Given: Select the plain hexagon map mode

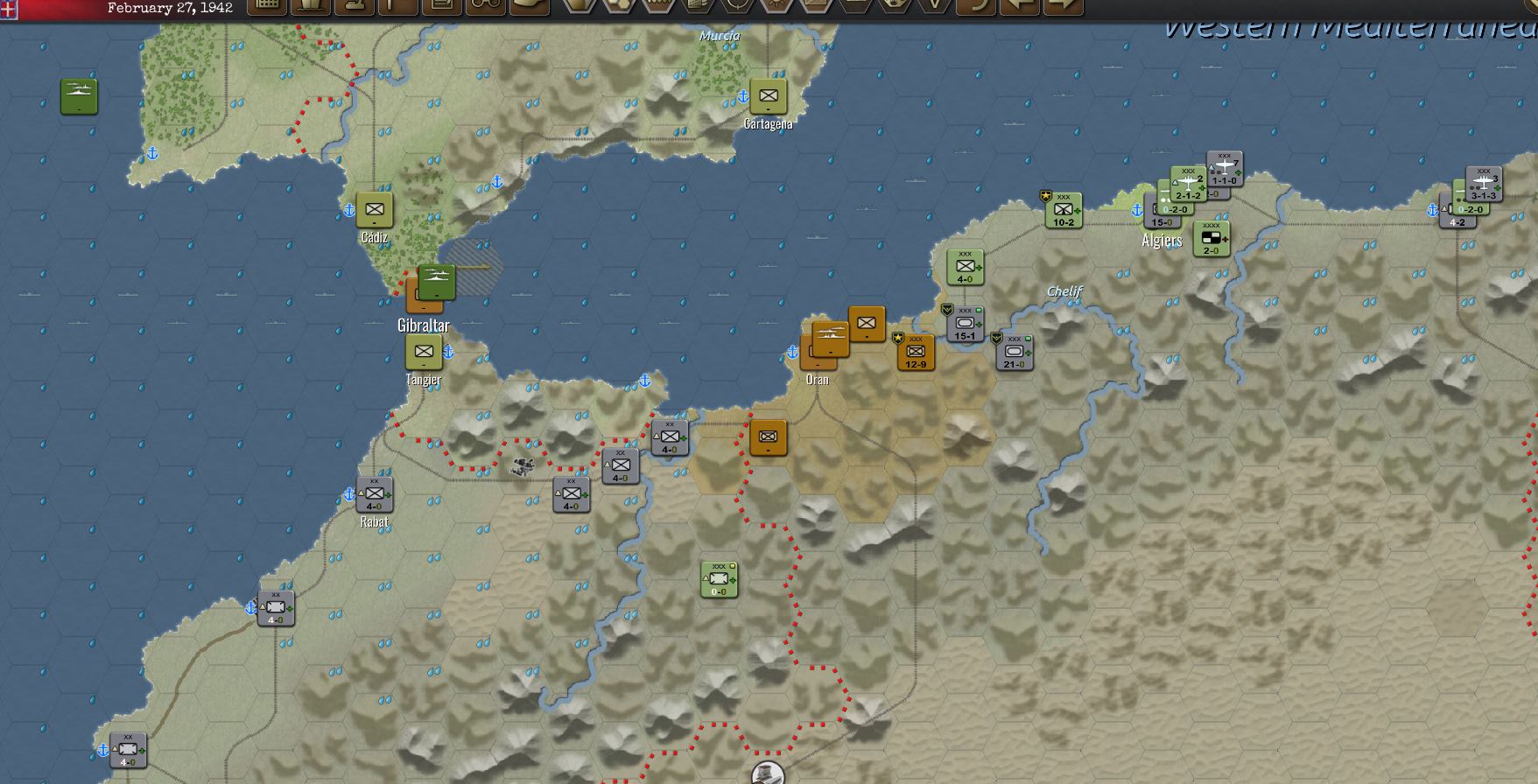Looking at the screenshot, I should [579, 7].
